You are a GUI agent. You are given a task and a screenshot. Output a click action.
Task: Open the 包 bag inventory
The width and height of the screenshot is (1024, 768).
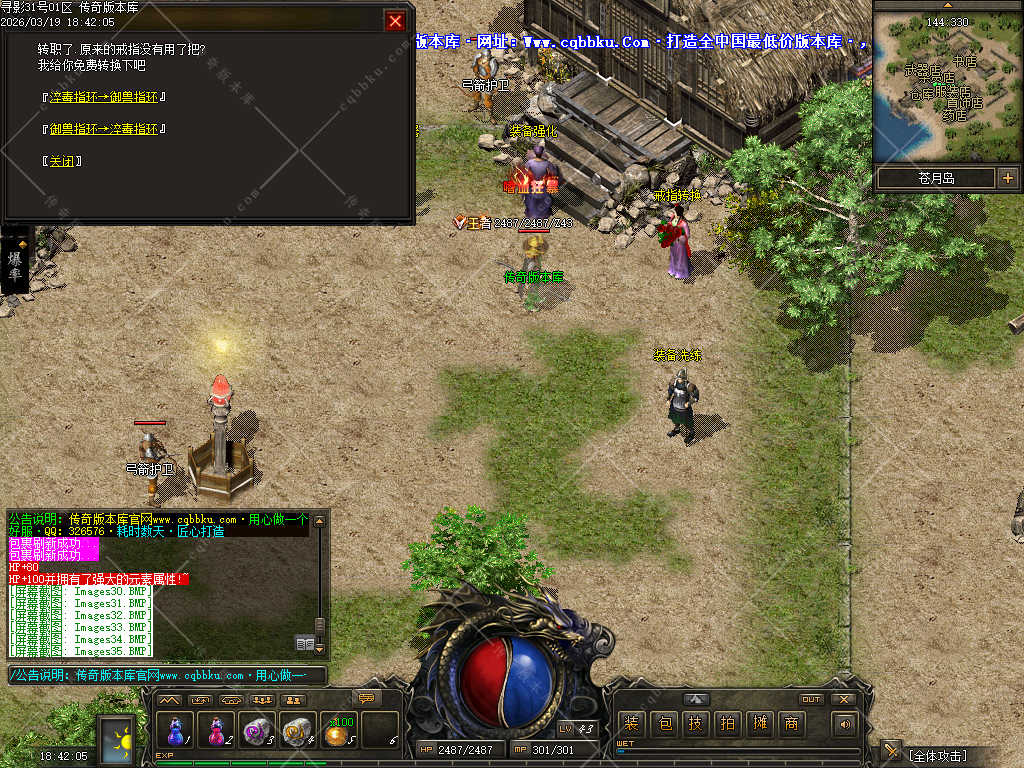(664, 724)
